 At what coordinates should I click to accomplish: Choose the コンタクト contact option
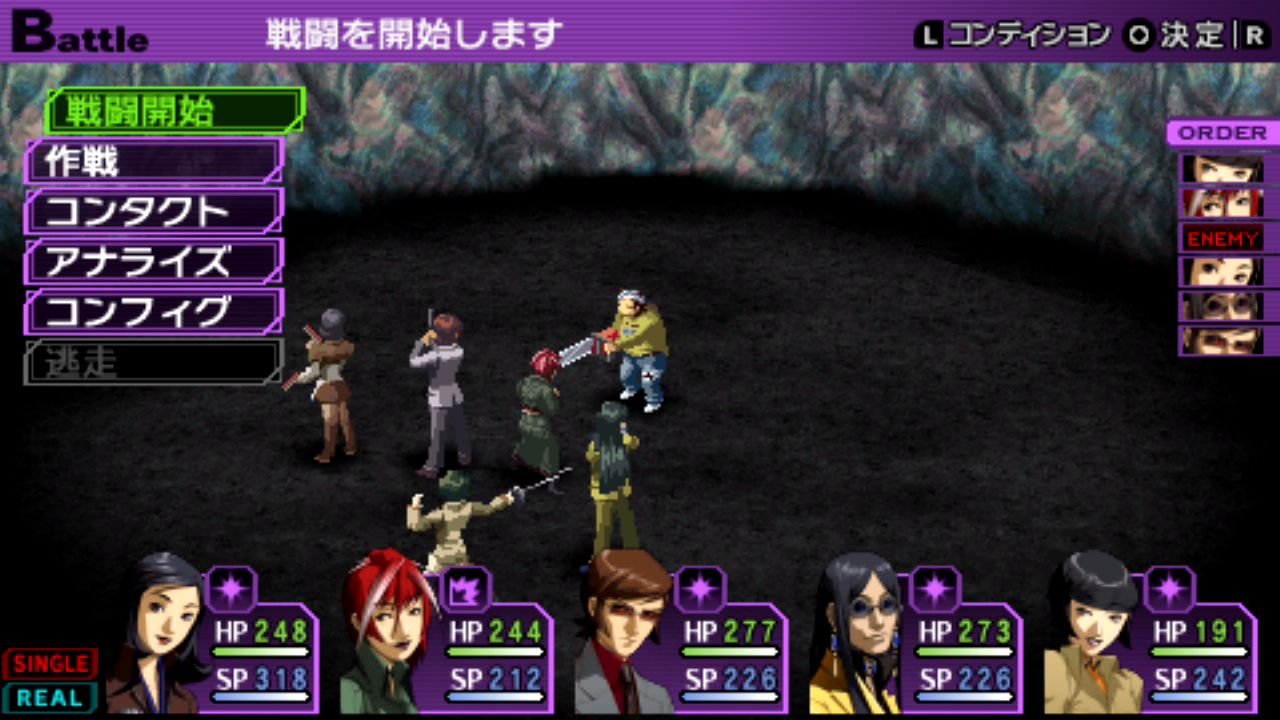click(154, 211)
